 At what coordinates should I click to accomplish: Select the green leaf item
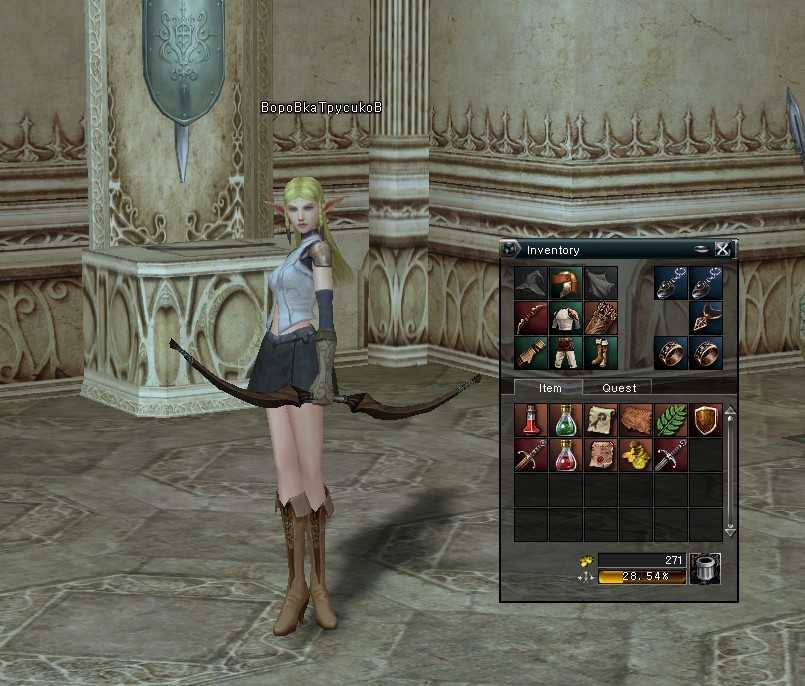point(671,420)
